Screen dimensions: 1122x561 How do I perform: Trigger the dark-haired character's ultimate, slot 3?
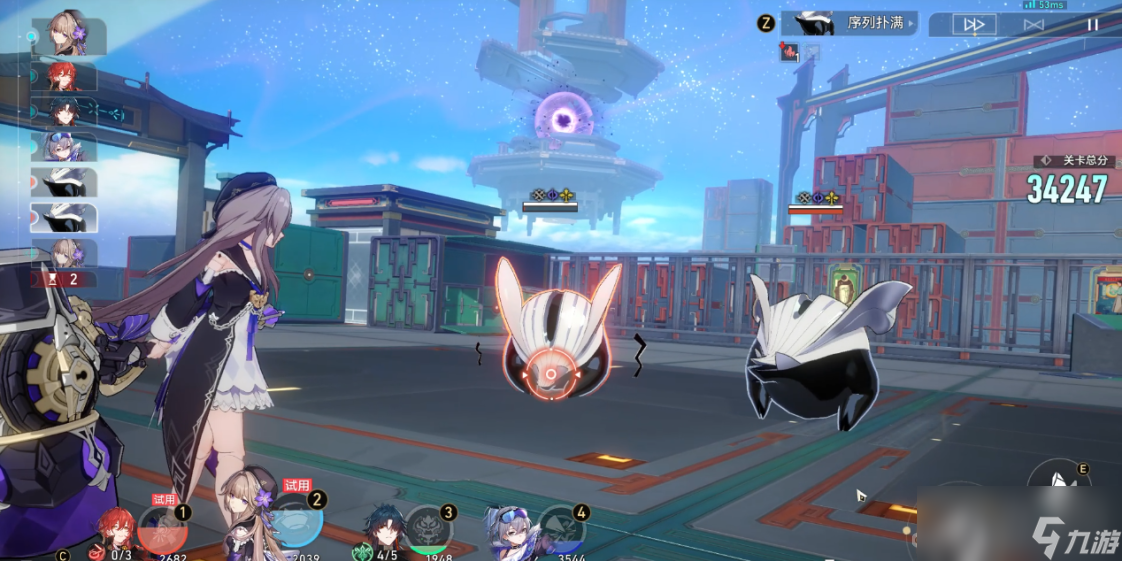click(x=429, y=530)
